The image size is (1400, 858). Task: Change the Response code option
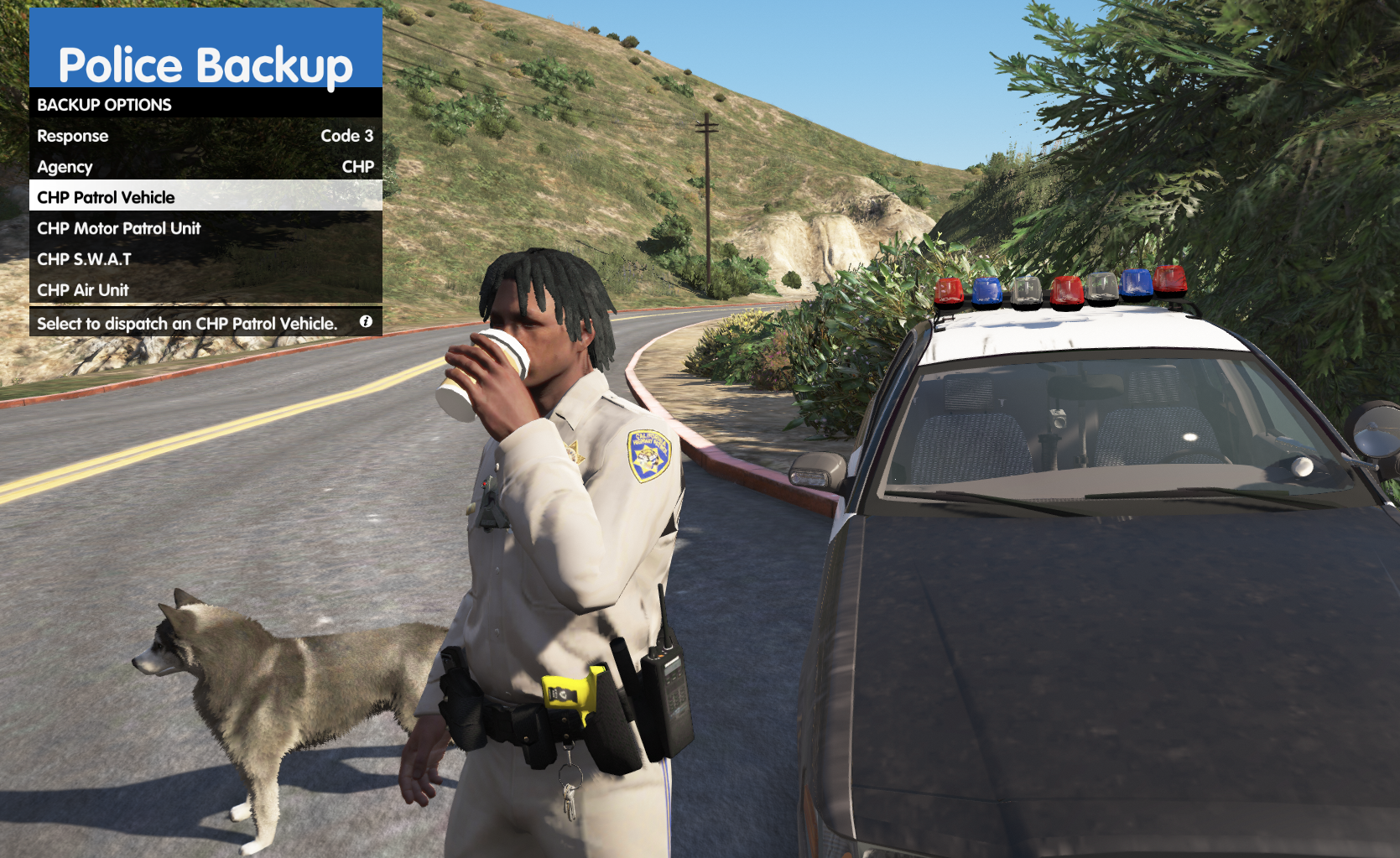pyautogui.click(x=206, y=136)
